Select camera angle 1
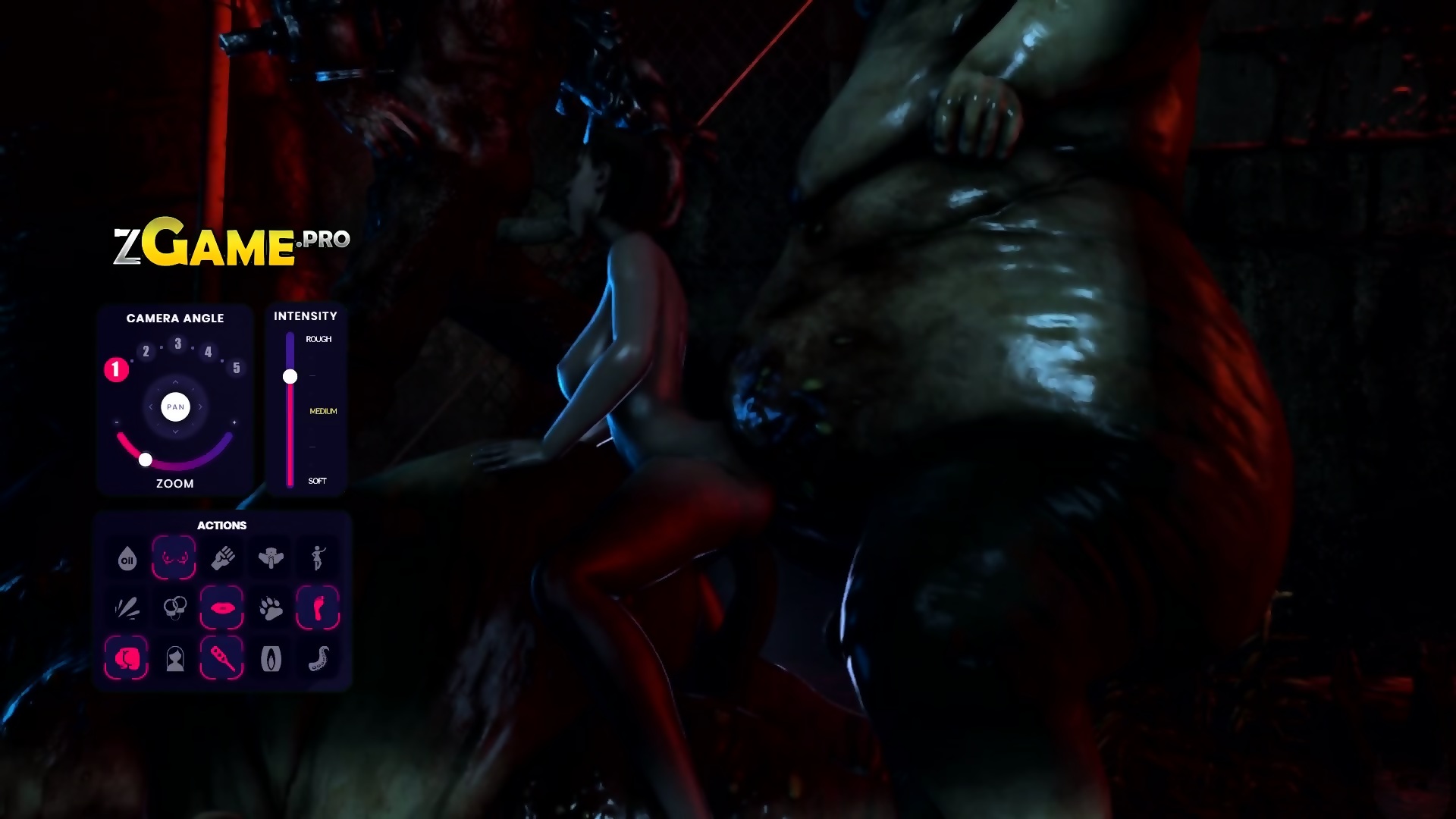1456x819 pixels. [x=116, y=369]
